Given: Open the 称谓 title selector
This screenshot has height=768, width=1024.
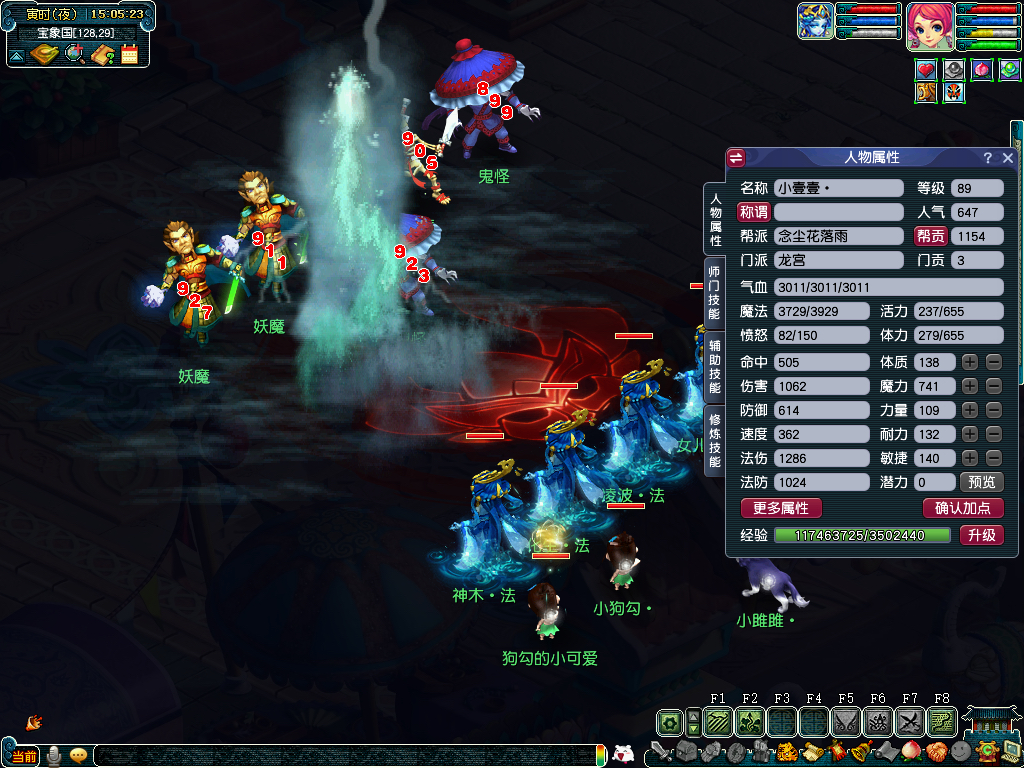Looking at the screenshot, I should (753, 212).
